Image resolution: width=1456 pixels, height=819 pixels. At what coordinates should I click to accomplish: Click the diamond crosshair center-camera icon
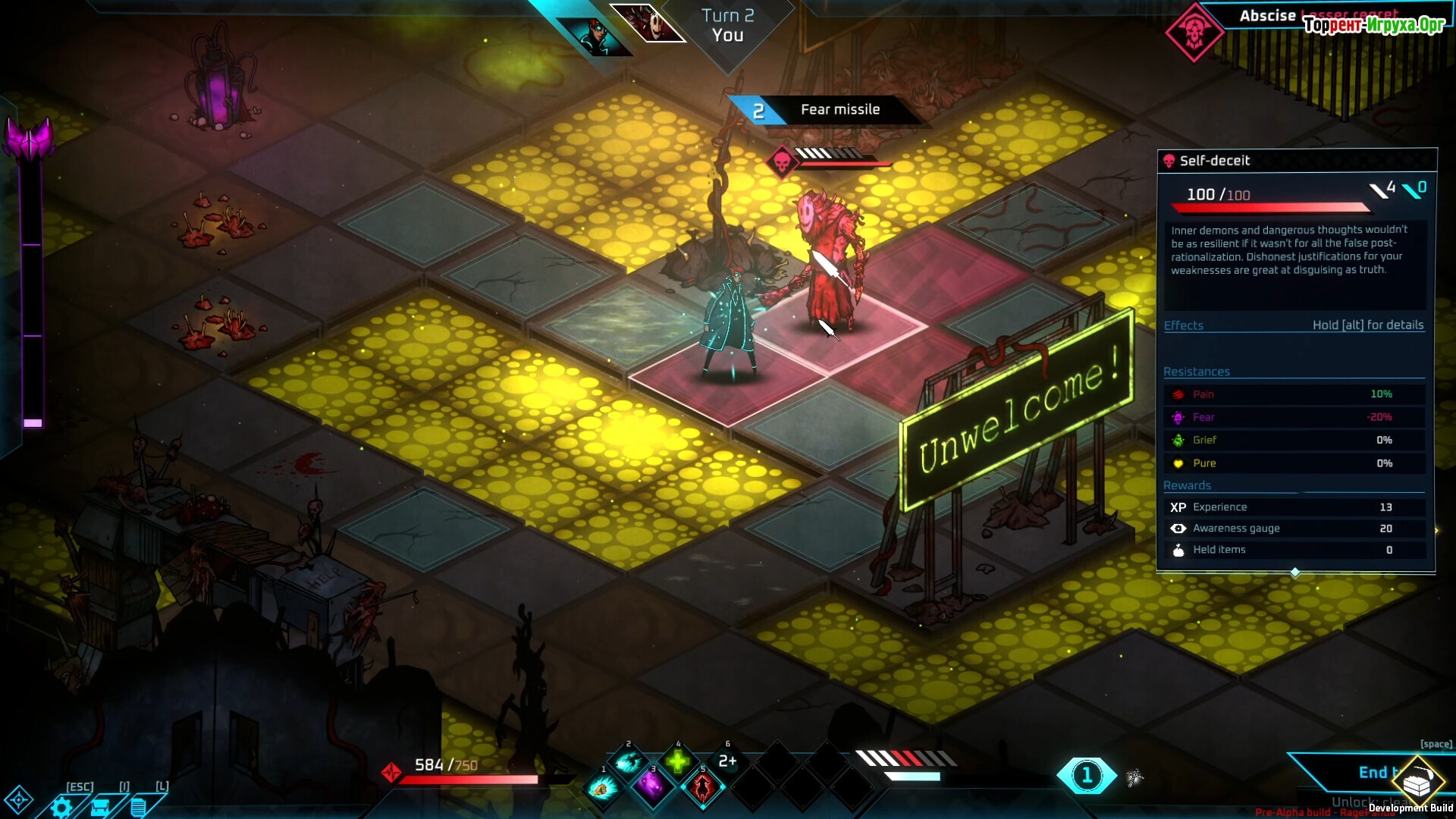tap(18, 799)
